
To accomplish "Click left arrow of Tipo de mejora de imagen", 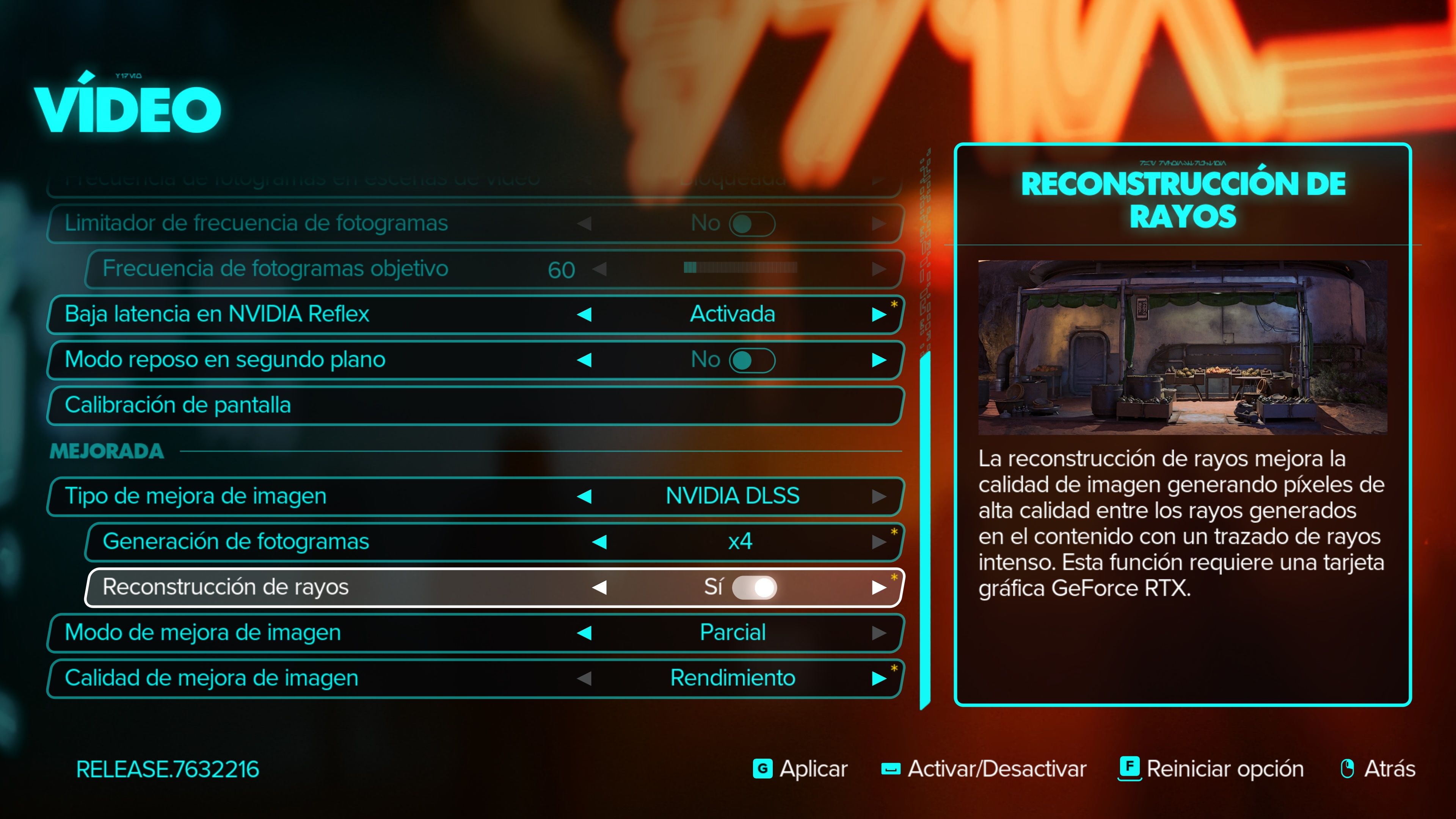I will pos(584,496).
